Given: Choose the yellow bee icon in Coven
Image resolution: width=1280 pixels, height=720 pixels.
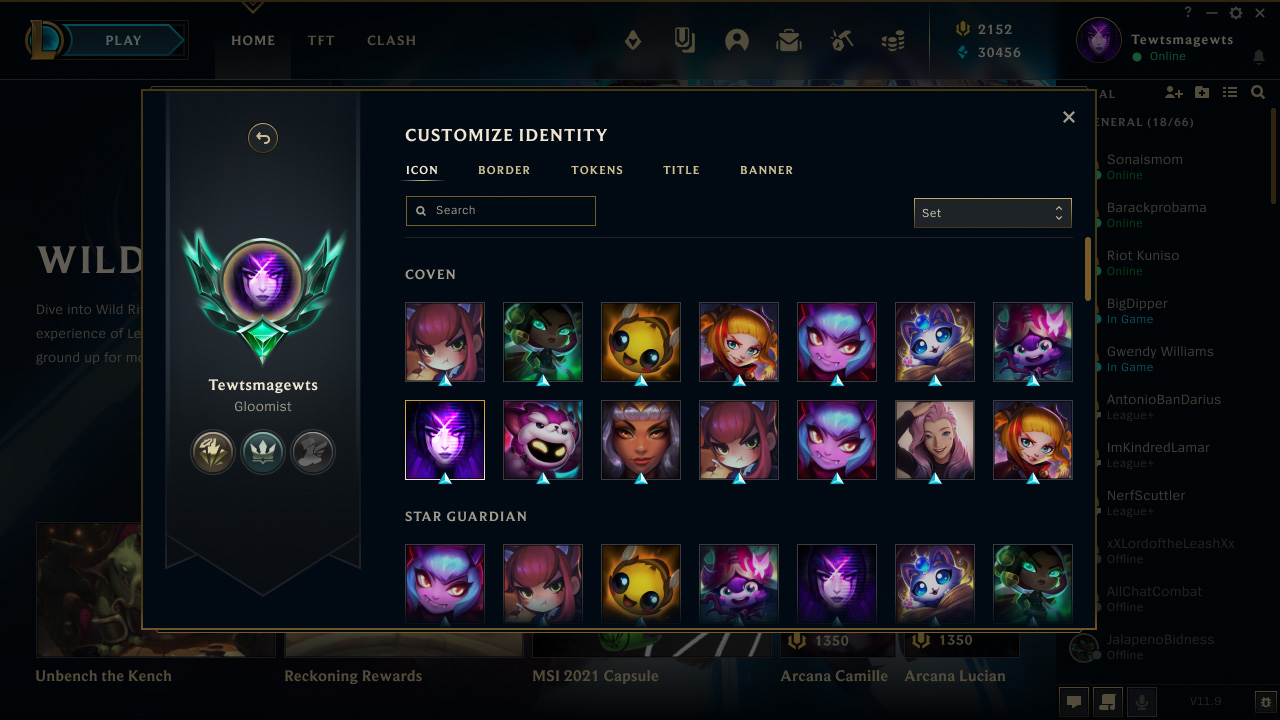Looking at the screenshot, I should pos(641,342).
